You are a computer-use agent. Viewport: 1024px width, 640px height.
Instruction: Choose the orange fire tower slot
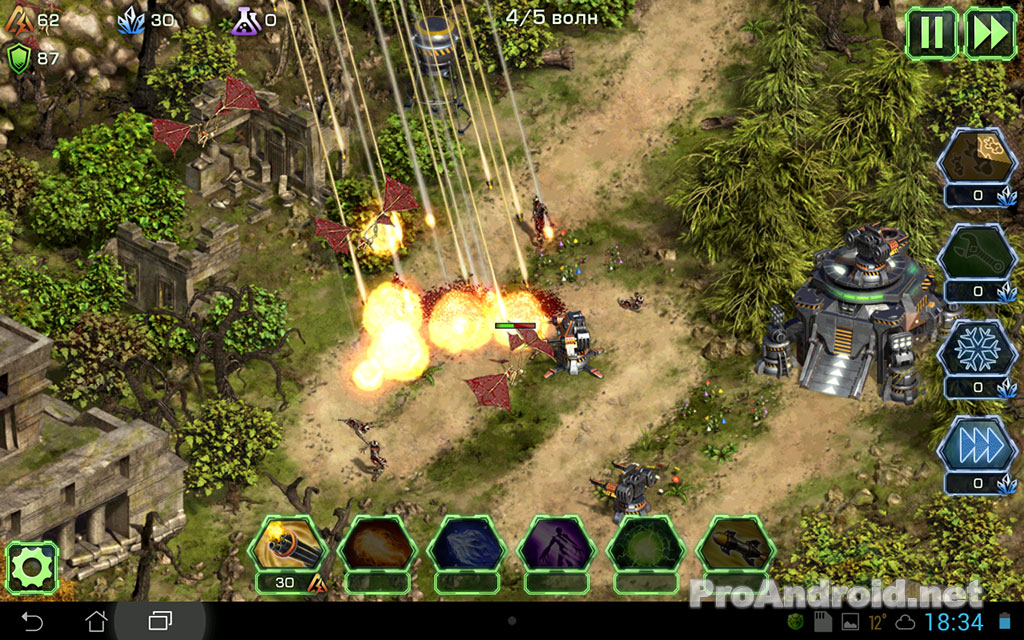click(x=377, y=545)
